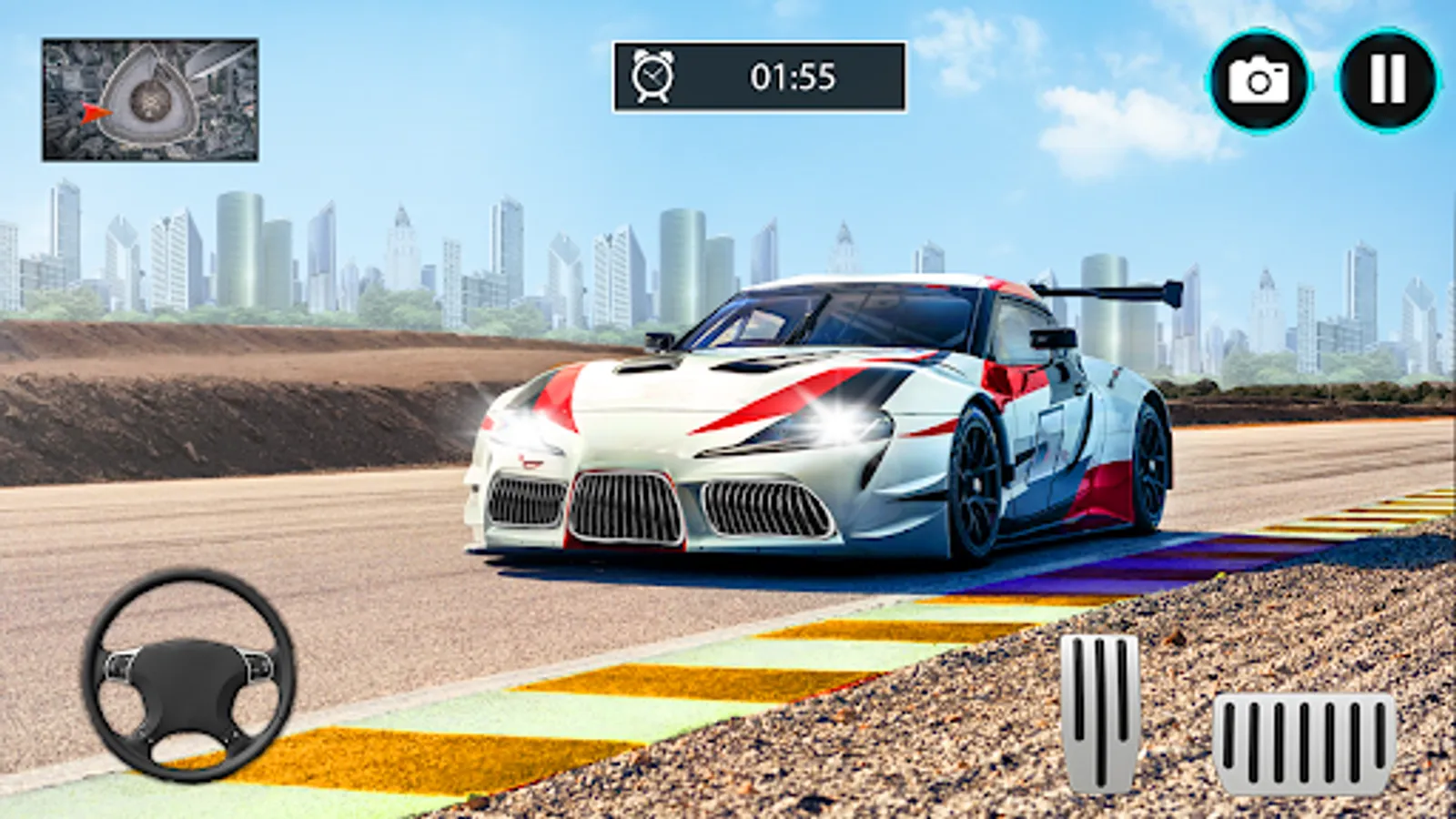Pause the game with the pause button

[1387, 80]
